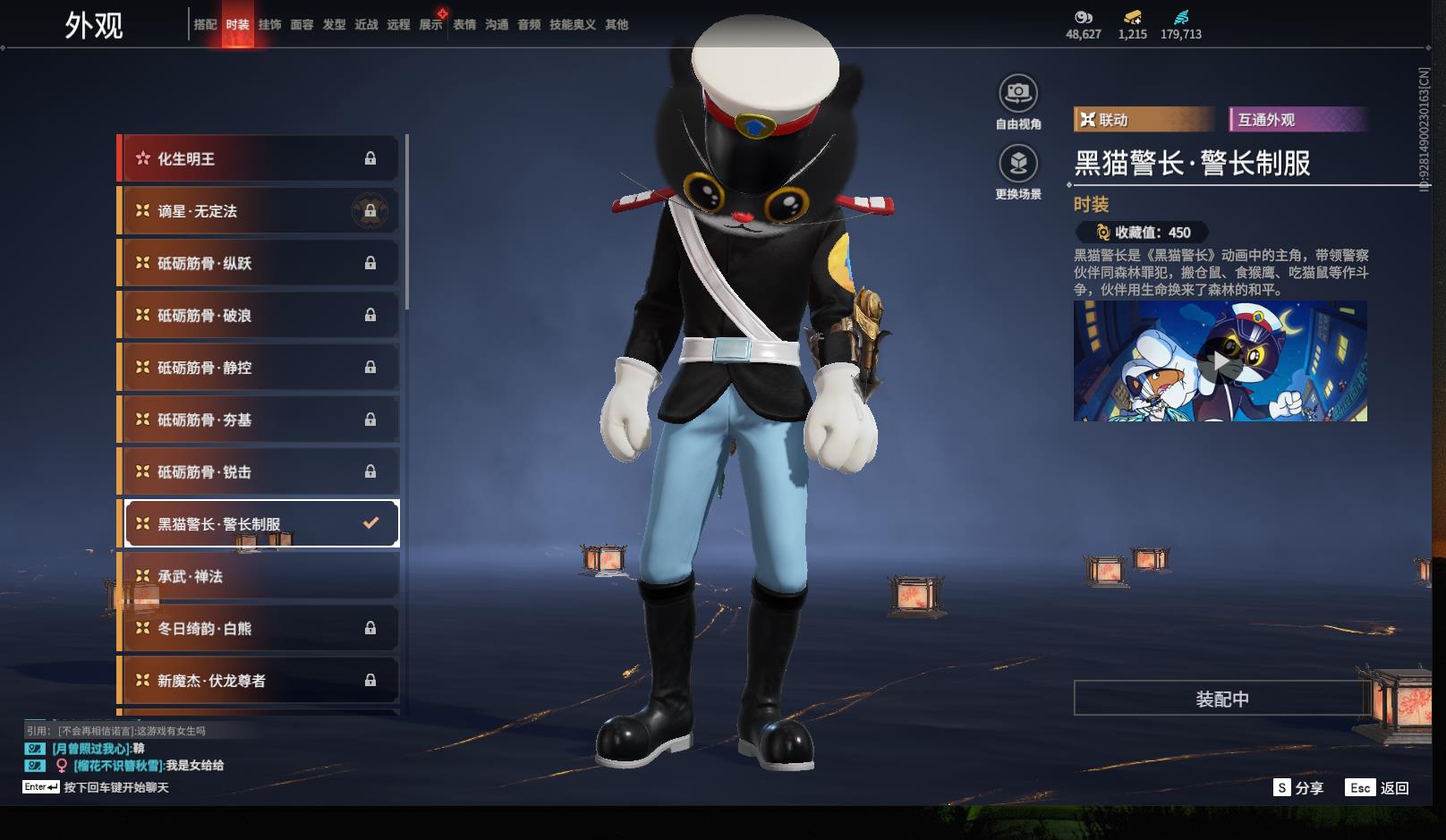Choose the 承武·禅法 outfit

[258, 576]
